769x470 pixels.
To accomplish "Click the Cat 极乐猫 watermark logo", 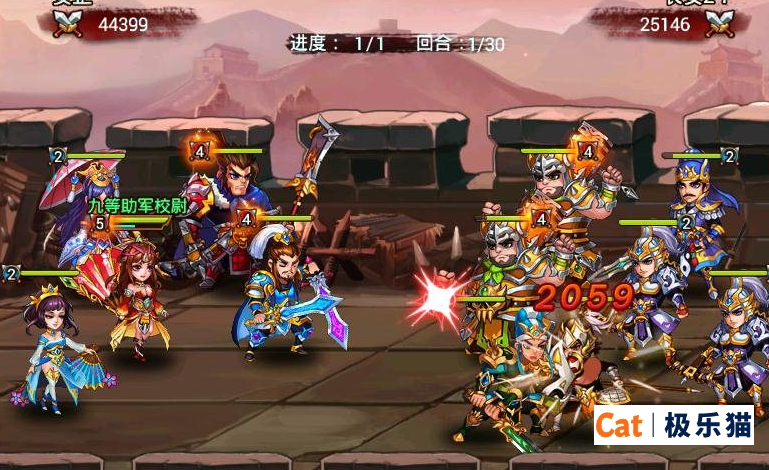I will pyautogui.click(x=673, y=425).
